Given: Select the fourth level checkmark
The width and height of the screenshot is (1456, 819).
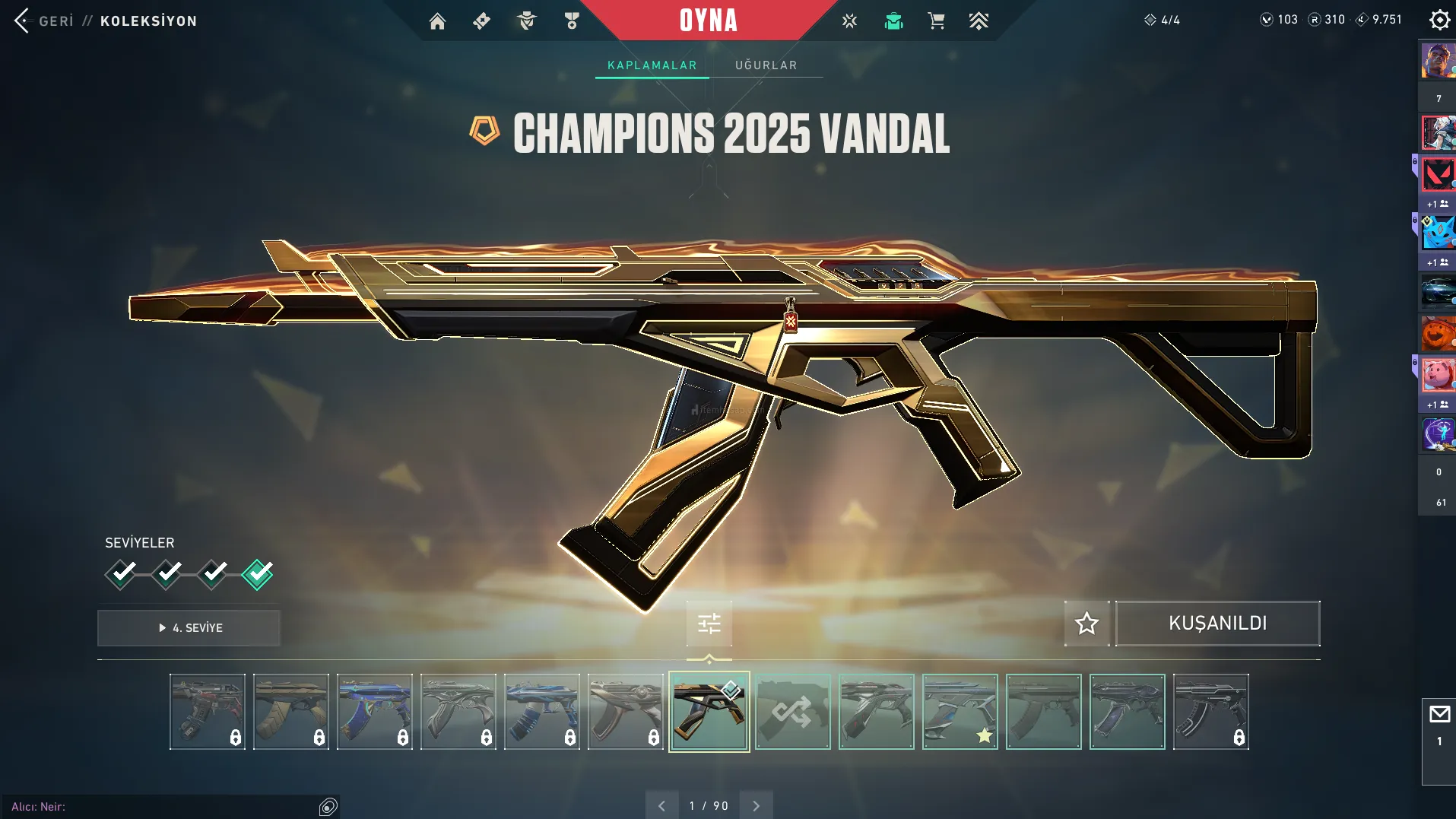Looking at the screenshot, I should click(x=257, y=574).
